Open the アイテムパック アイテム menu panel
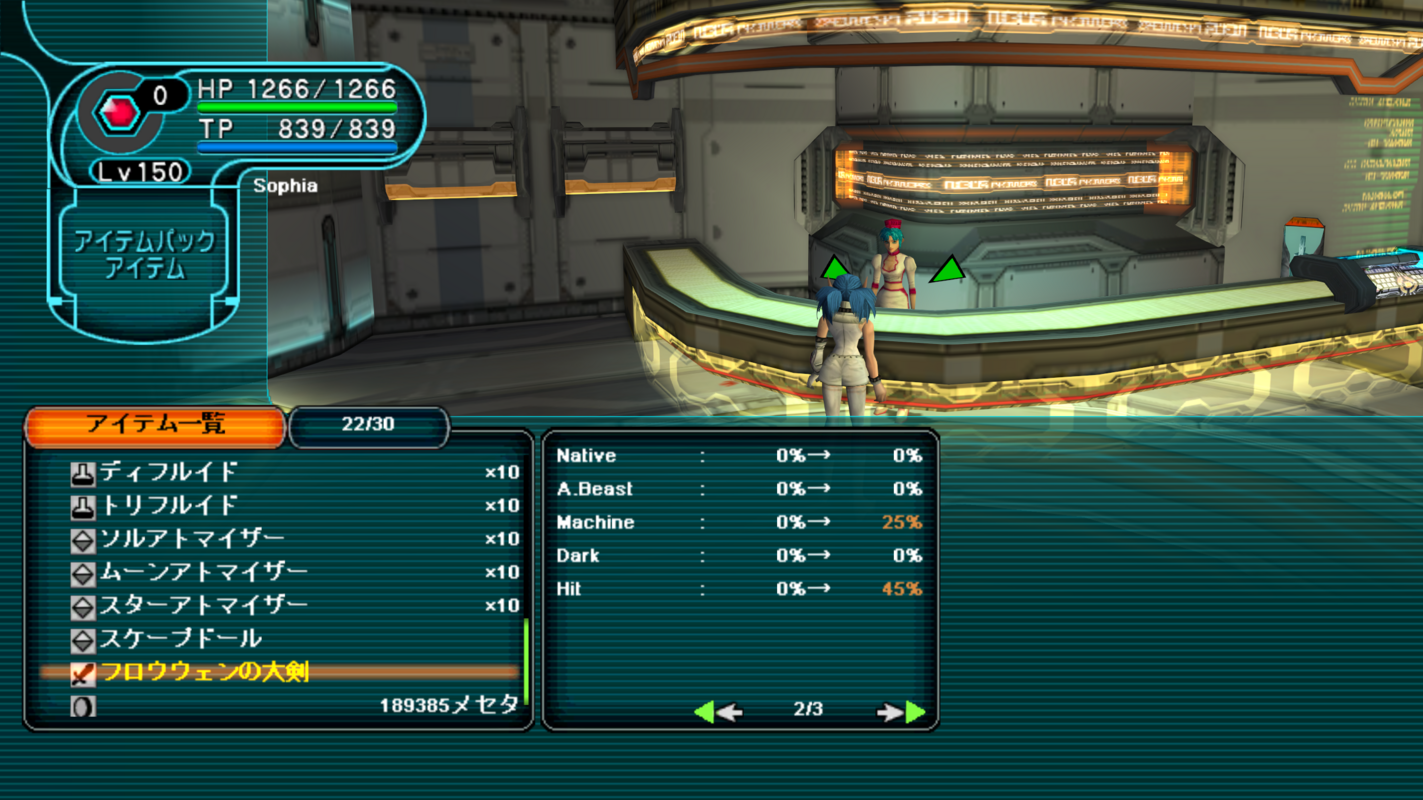Image resolution: width=1423 pixels, height=800 pixels. tap(145, 255)
